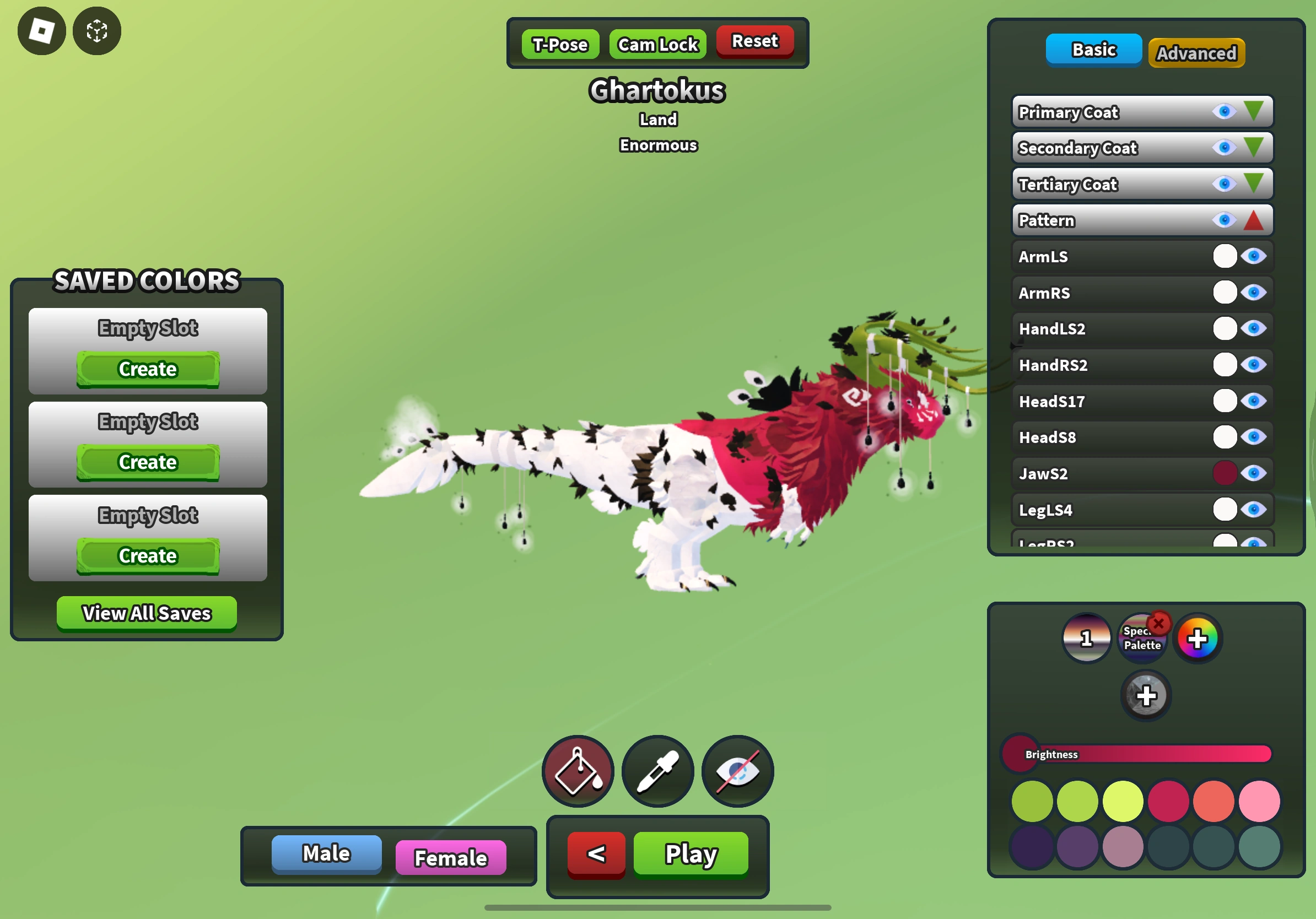Image resolution: width=1316 pixels, height=919 pixels.
Task: Expand the Tertiary Coat section
Action: click(1255, 183)
